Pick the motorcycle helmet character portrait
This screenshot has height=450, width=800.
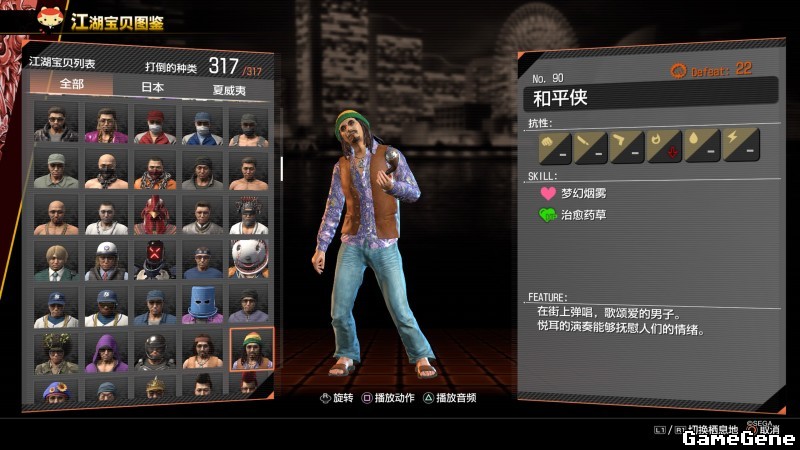coord(154,351)
